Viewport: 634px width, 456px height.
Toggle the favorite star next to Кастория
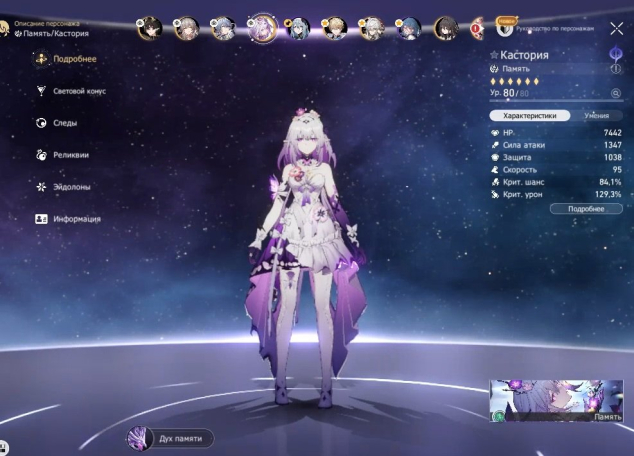pyautogui.click(x=494, y=54)
